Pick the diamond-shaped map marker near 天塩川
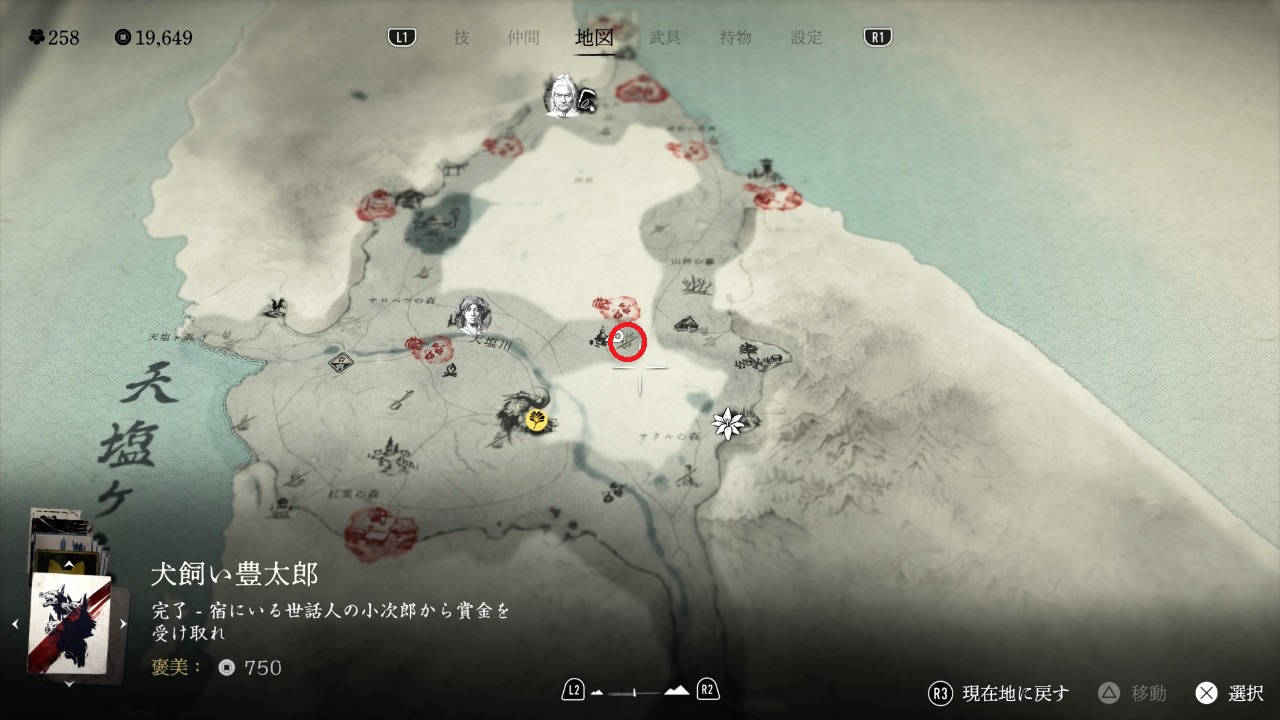1280x720 pixels. 342,363
